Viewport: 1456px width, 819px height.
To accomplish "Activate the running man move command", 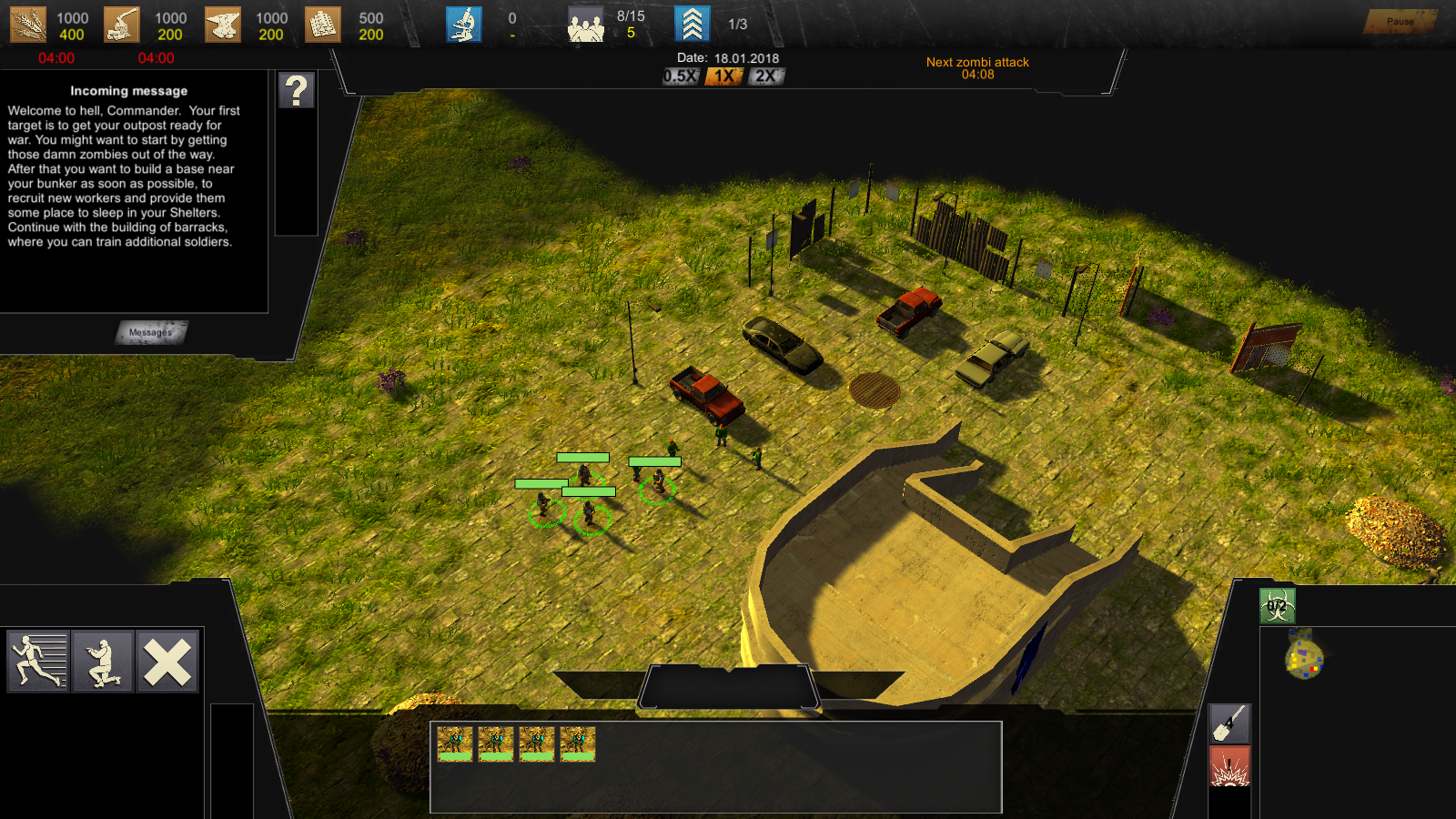I will click(x=38, y=662).
